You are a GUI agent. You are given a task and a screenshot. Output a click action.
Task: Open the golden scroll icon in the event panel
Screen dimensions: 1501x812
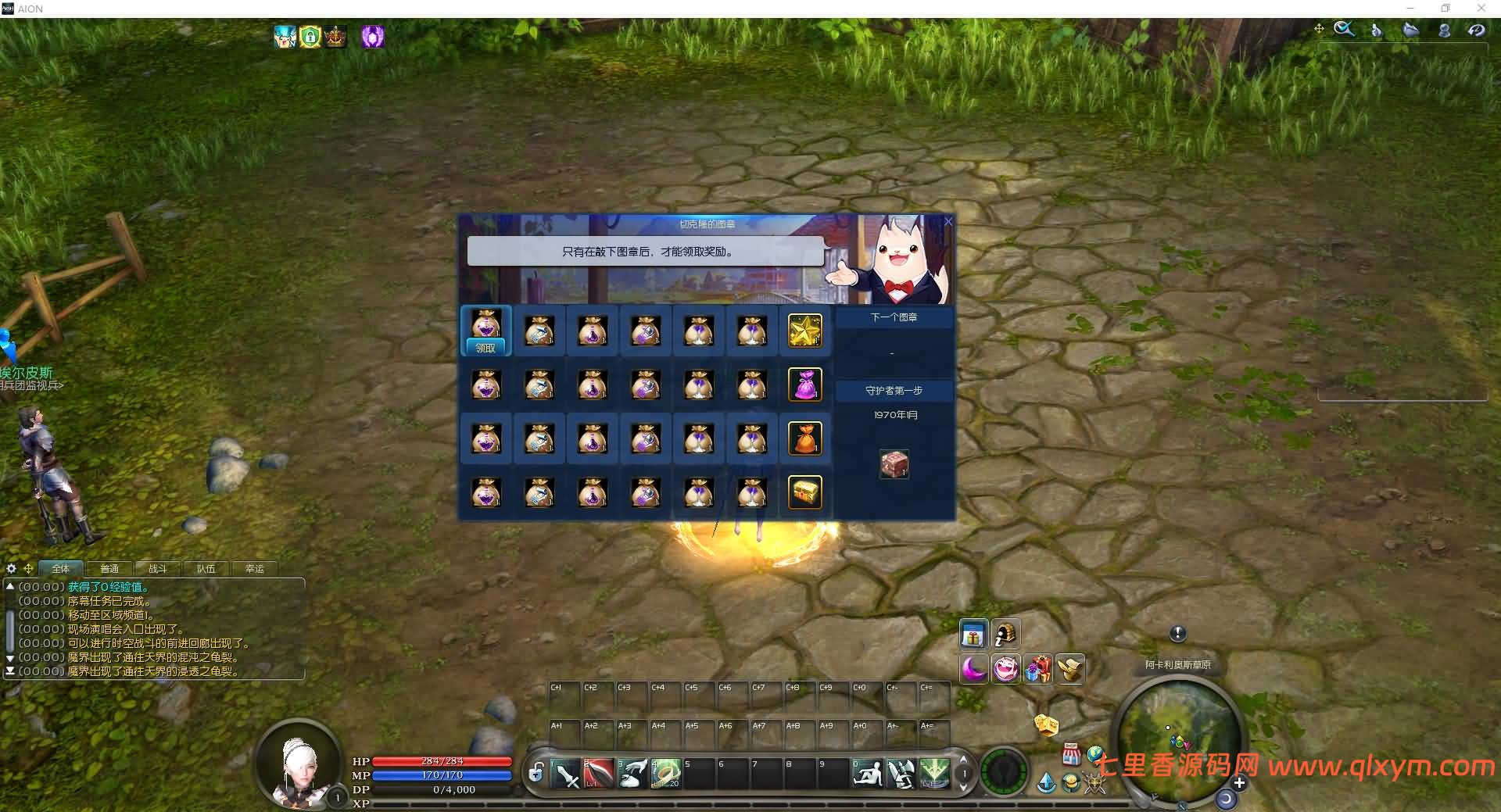click(x=1071, y=670)
